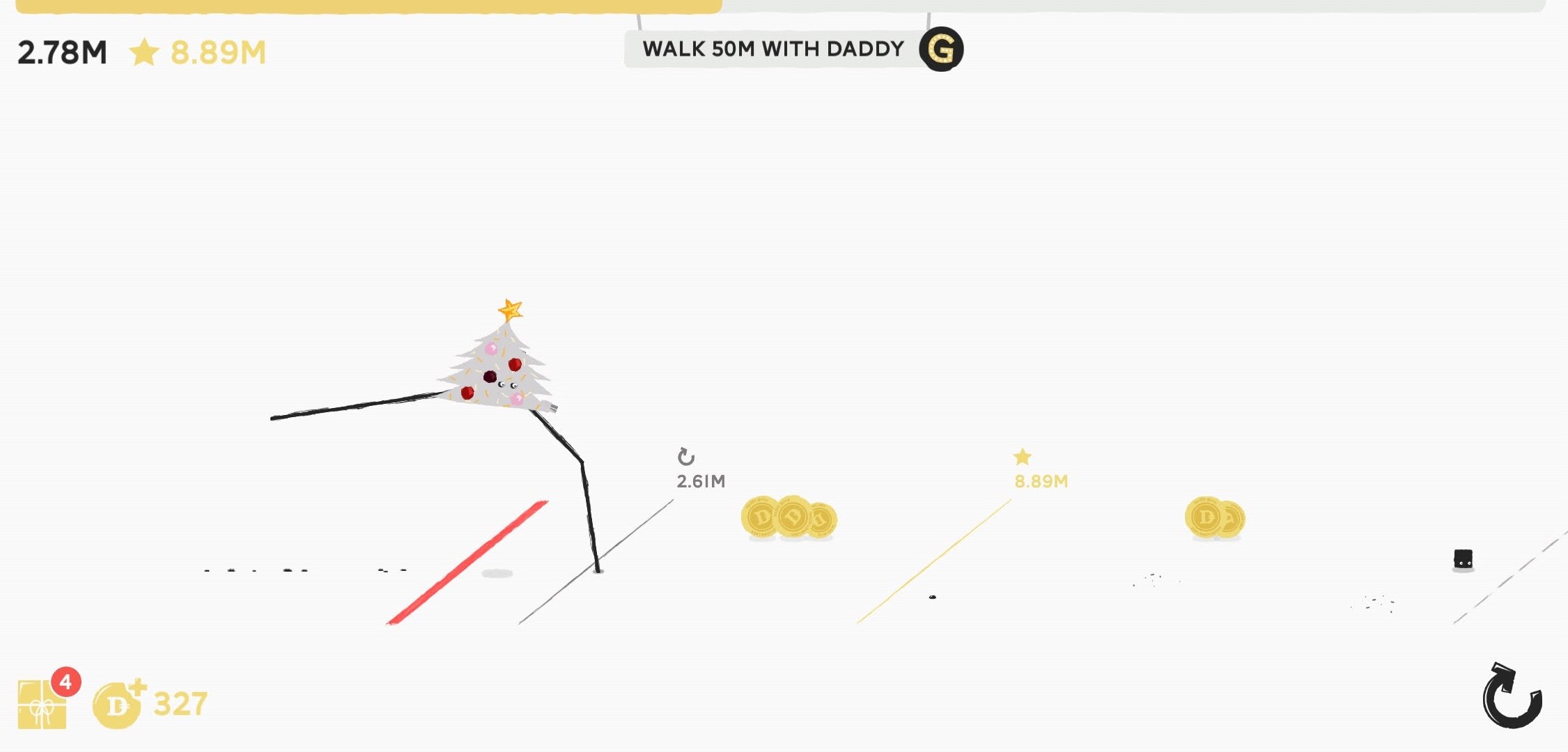Select the WALK 50M WITH DADDY quest banner

[772, 49]
